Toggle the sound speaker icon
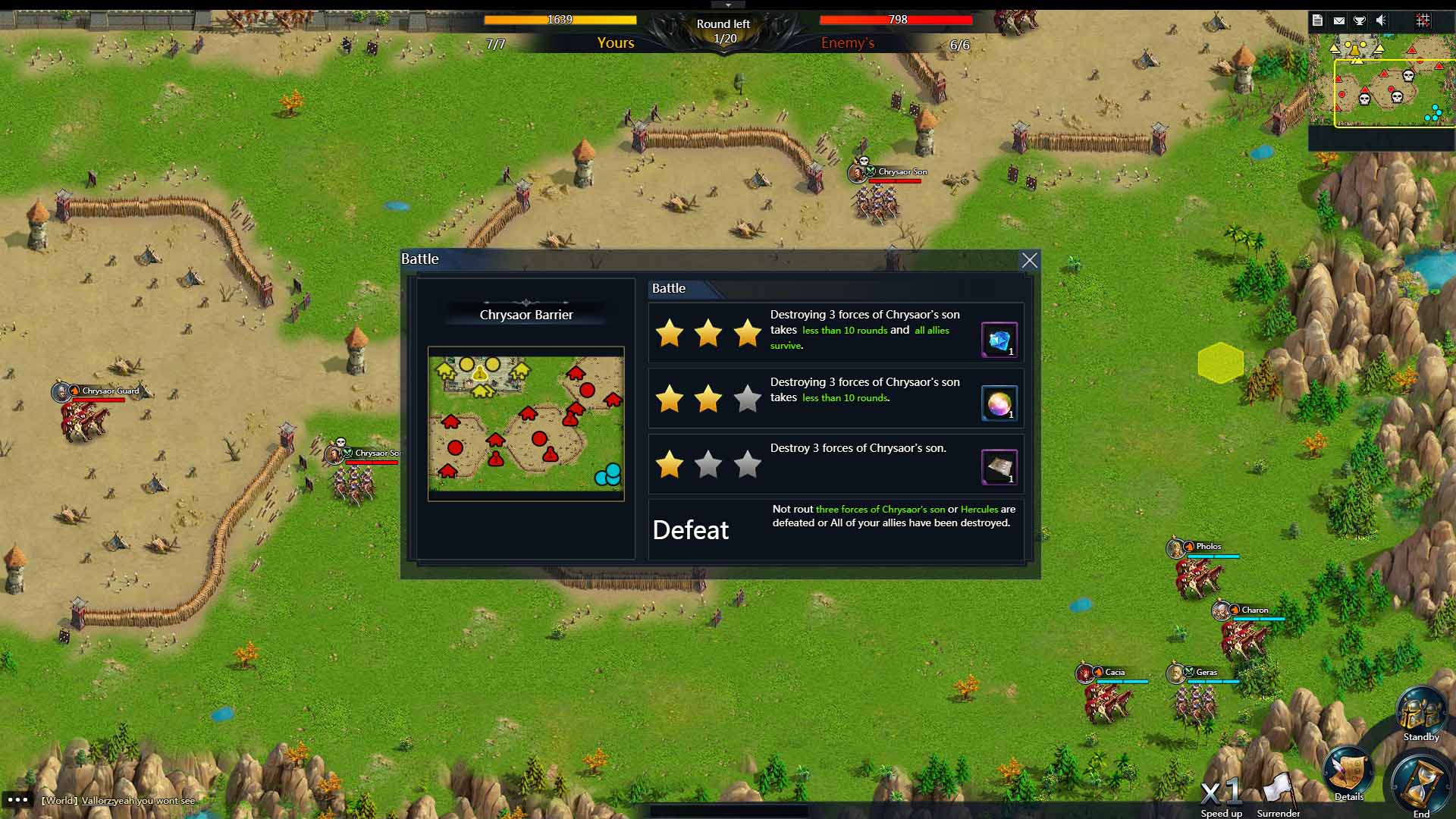Viewport: 1456px width, 819px height. [1381, 20]
